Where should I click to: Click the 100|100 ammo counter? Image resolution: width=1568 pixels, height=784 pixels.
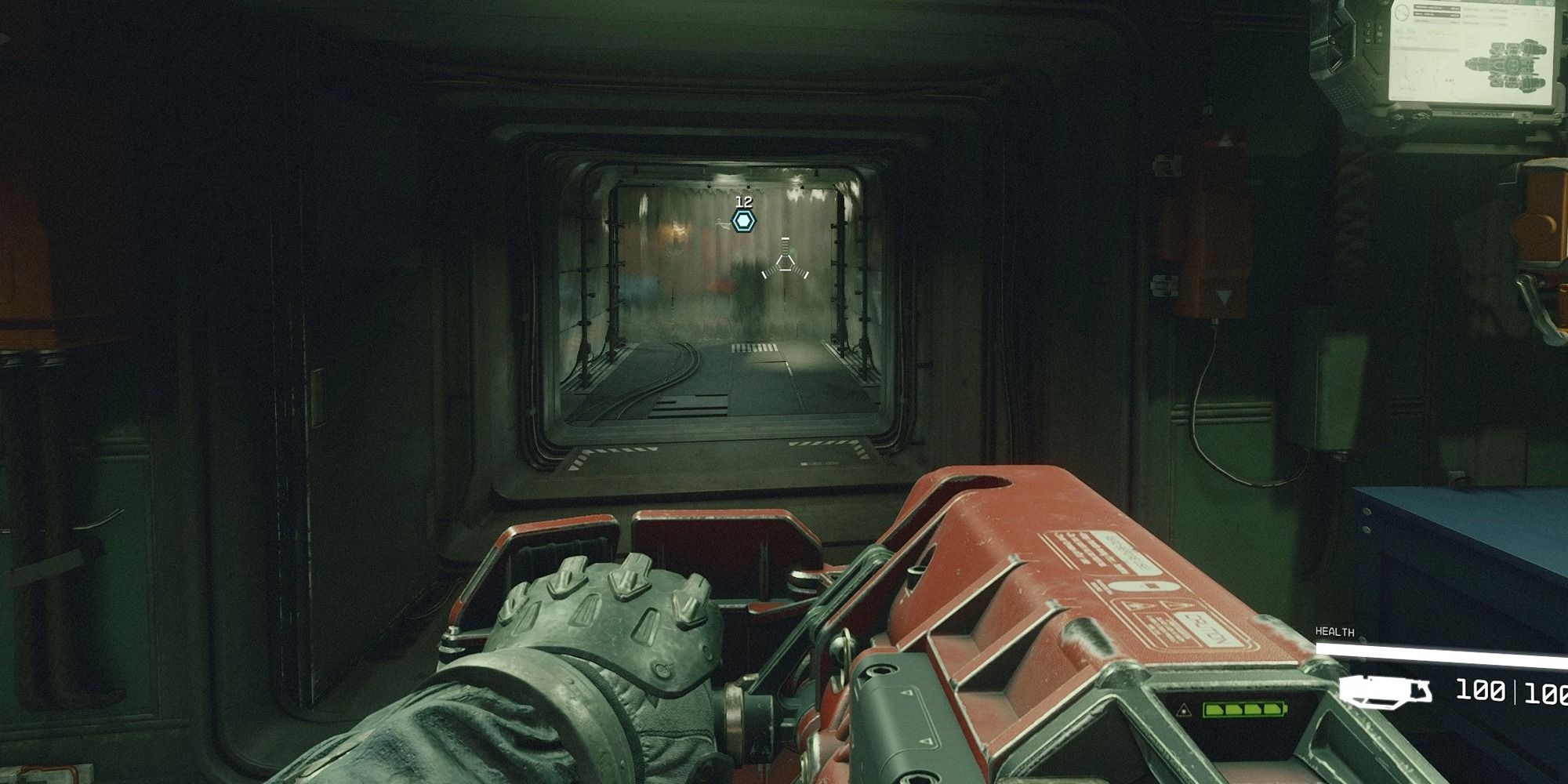click(1513, 691)
